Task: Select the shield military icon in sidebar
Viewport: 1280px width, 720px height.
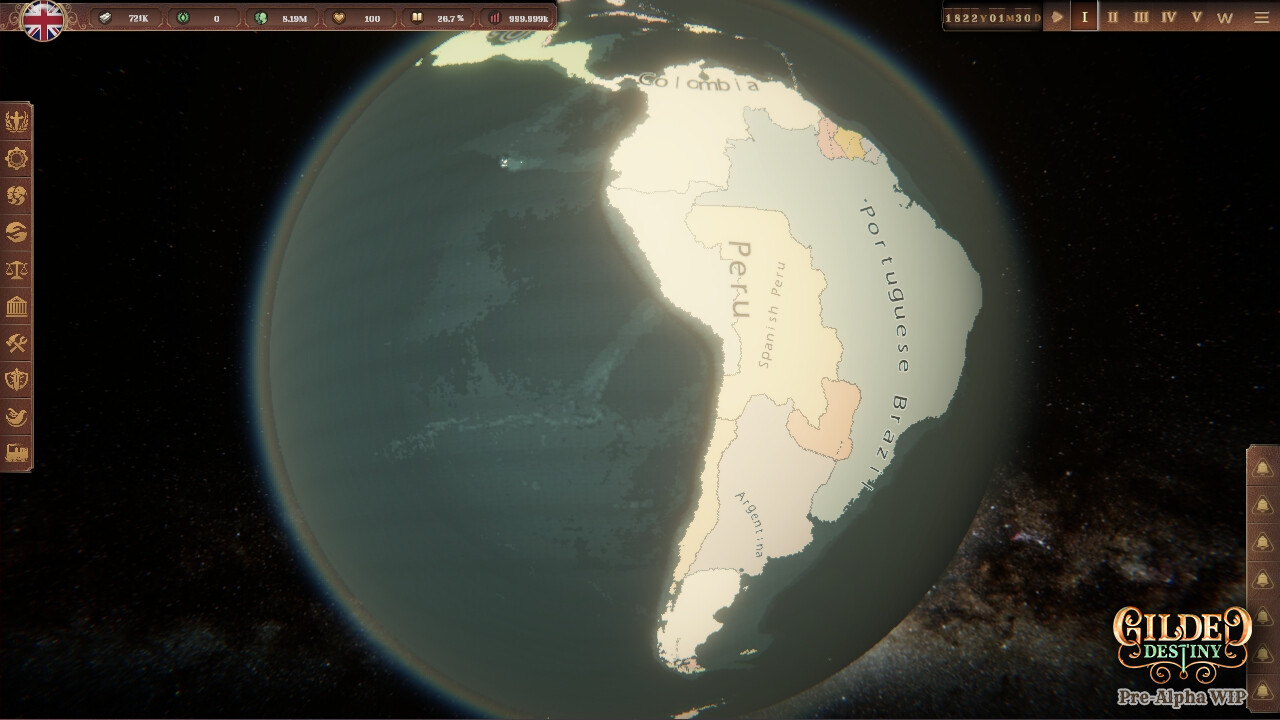Action: tap(17, 380)
